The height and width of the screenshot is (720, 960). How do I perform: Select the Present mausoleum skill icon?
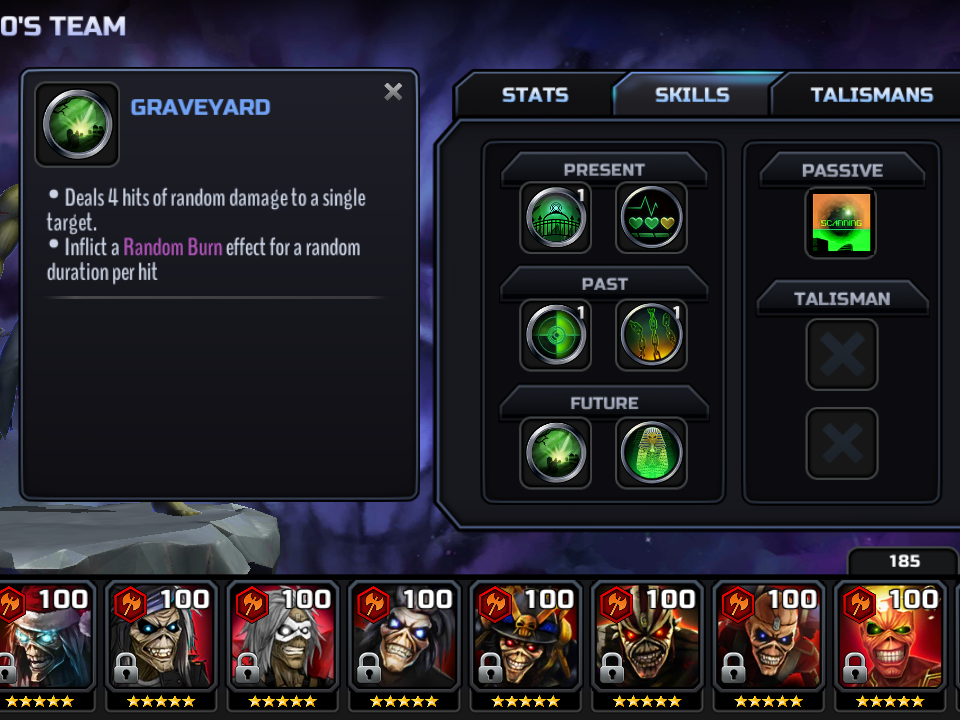coord(556,218)
